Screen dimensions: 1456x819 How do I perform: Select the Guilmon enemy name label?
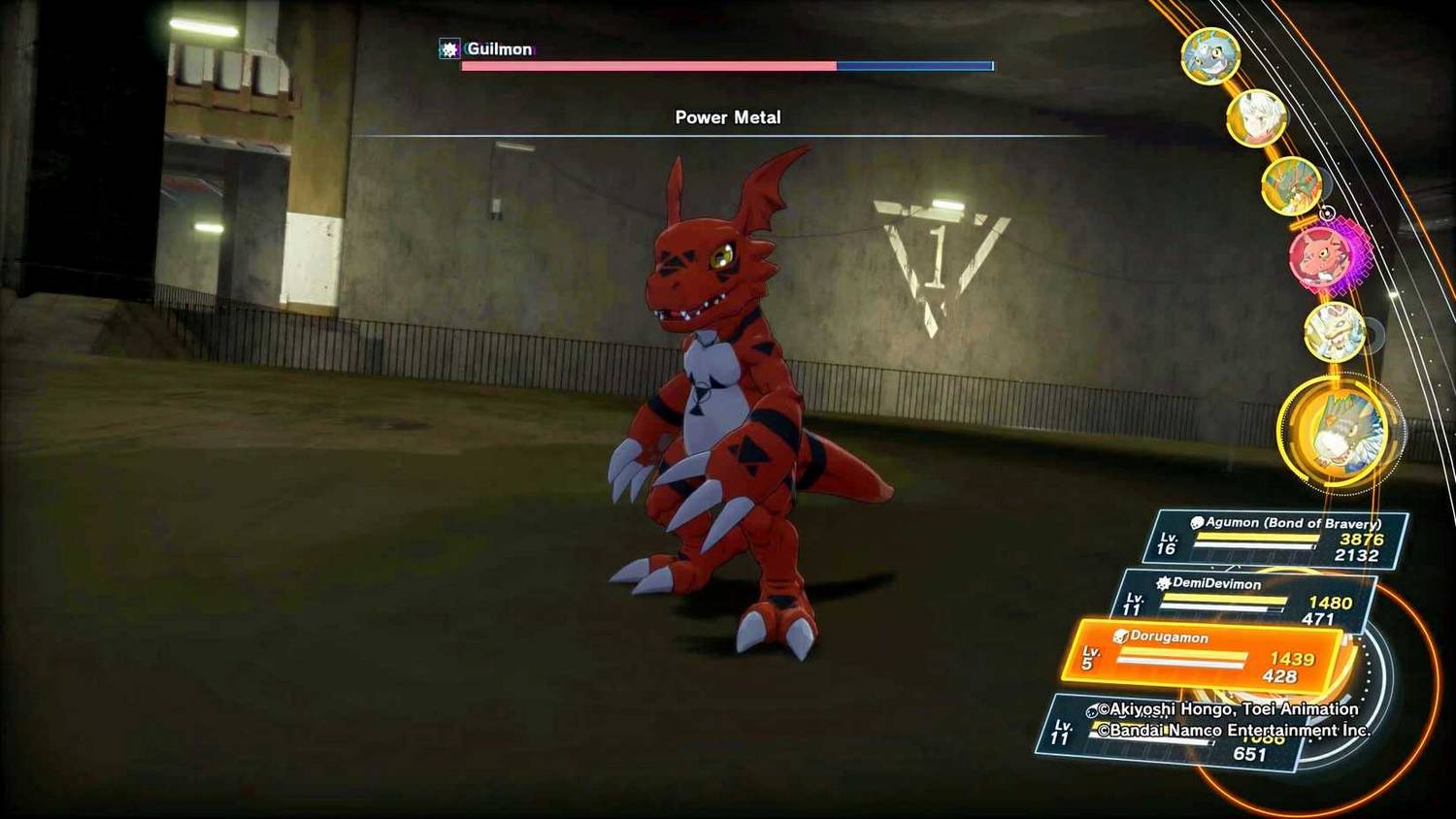tap(499, 49)
